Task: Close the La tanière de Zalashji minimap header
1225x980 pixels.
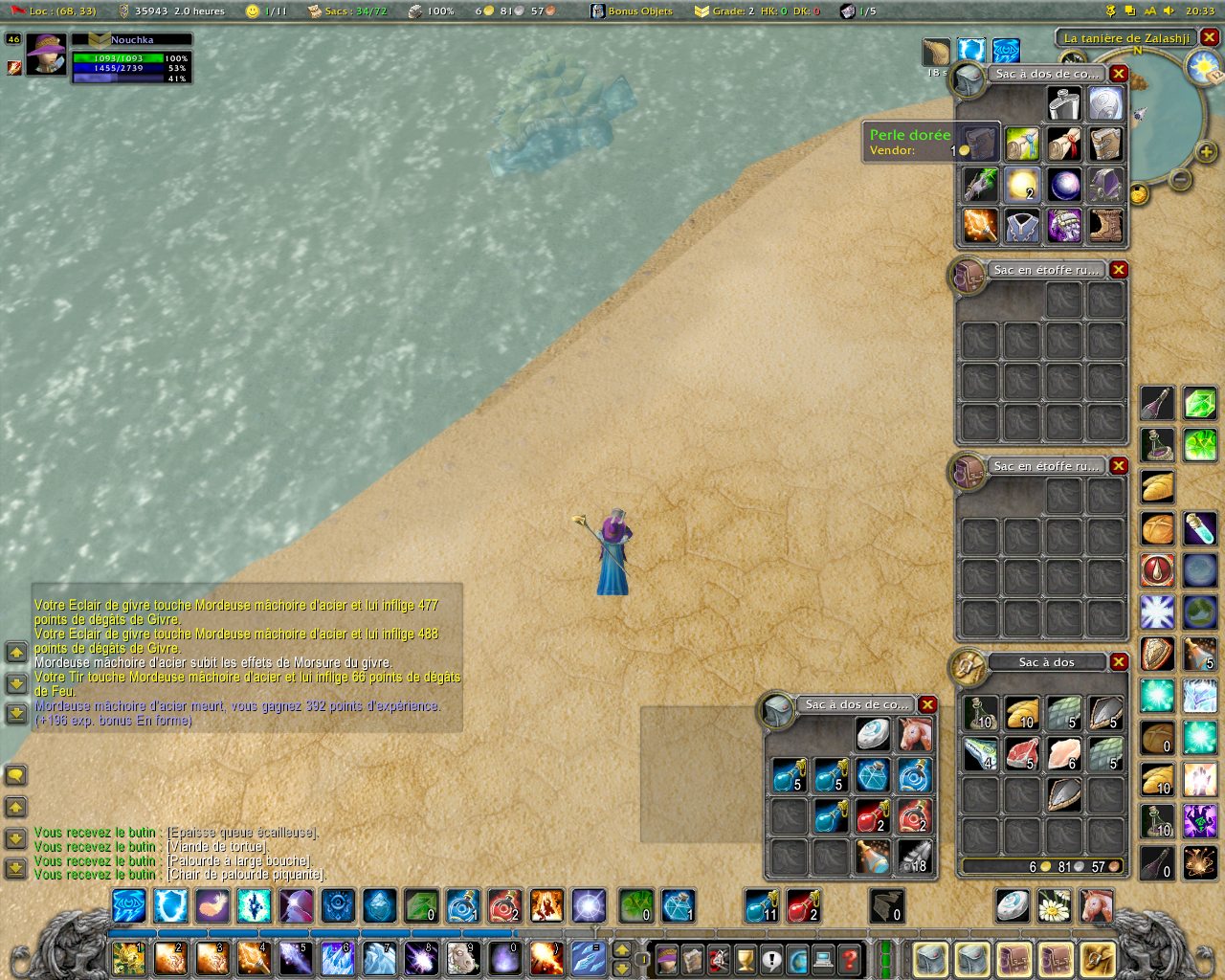Action: tap(1210, 37)
